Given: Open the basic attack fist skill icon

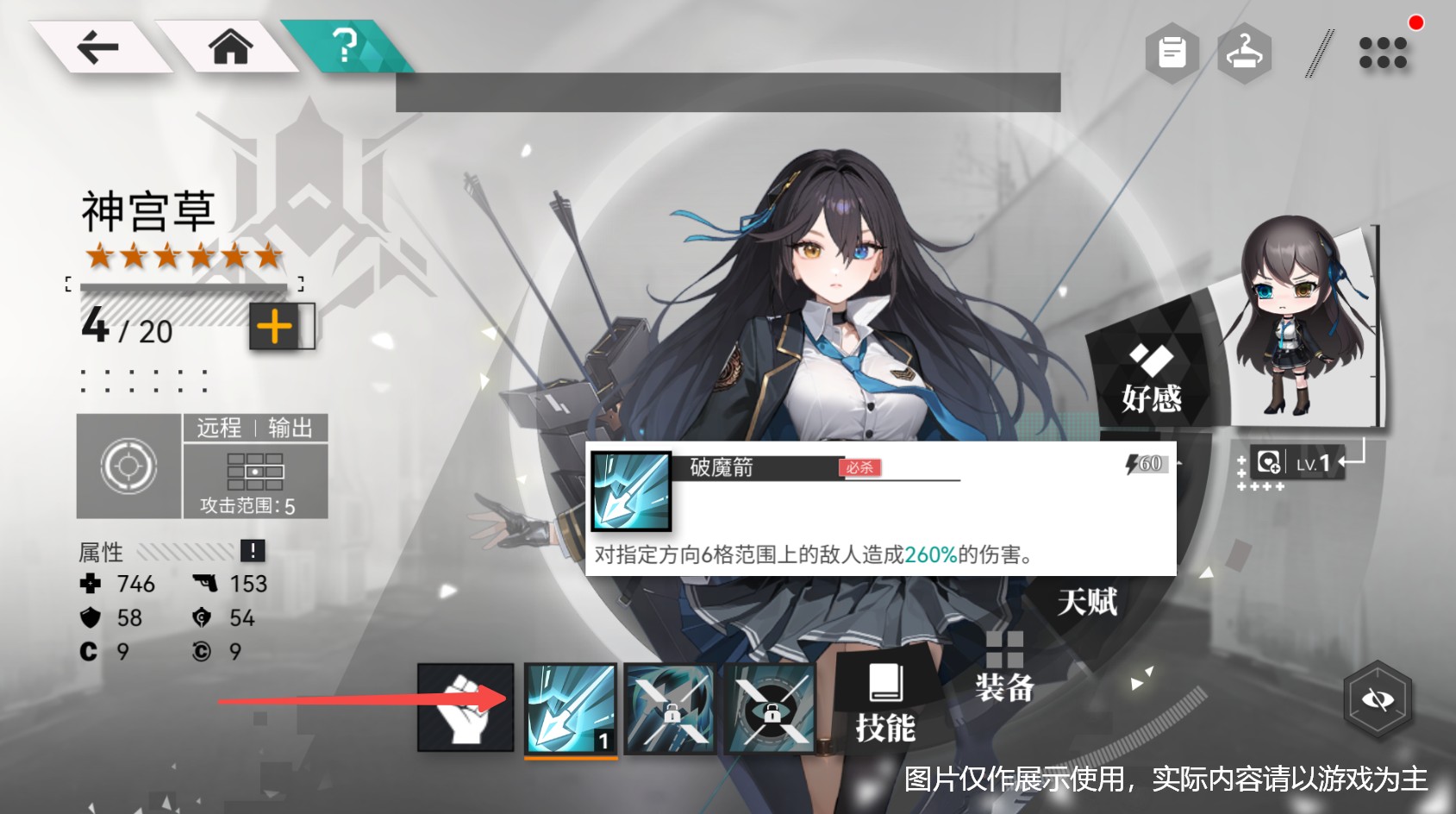Looking at the screenshot, I should [x=465, y=707].
